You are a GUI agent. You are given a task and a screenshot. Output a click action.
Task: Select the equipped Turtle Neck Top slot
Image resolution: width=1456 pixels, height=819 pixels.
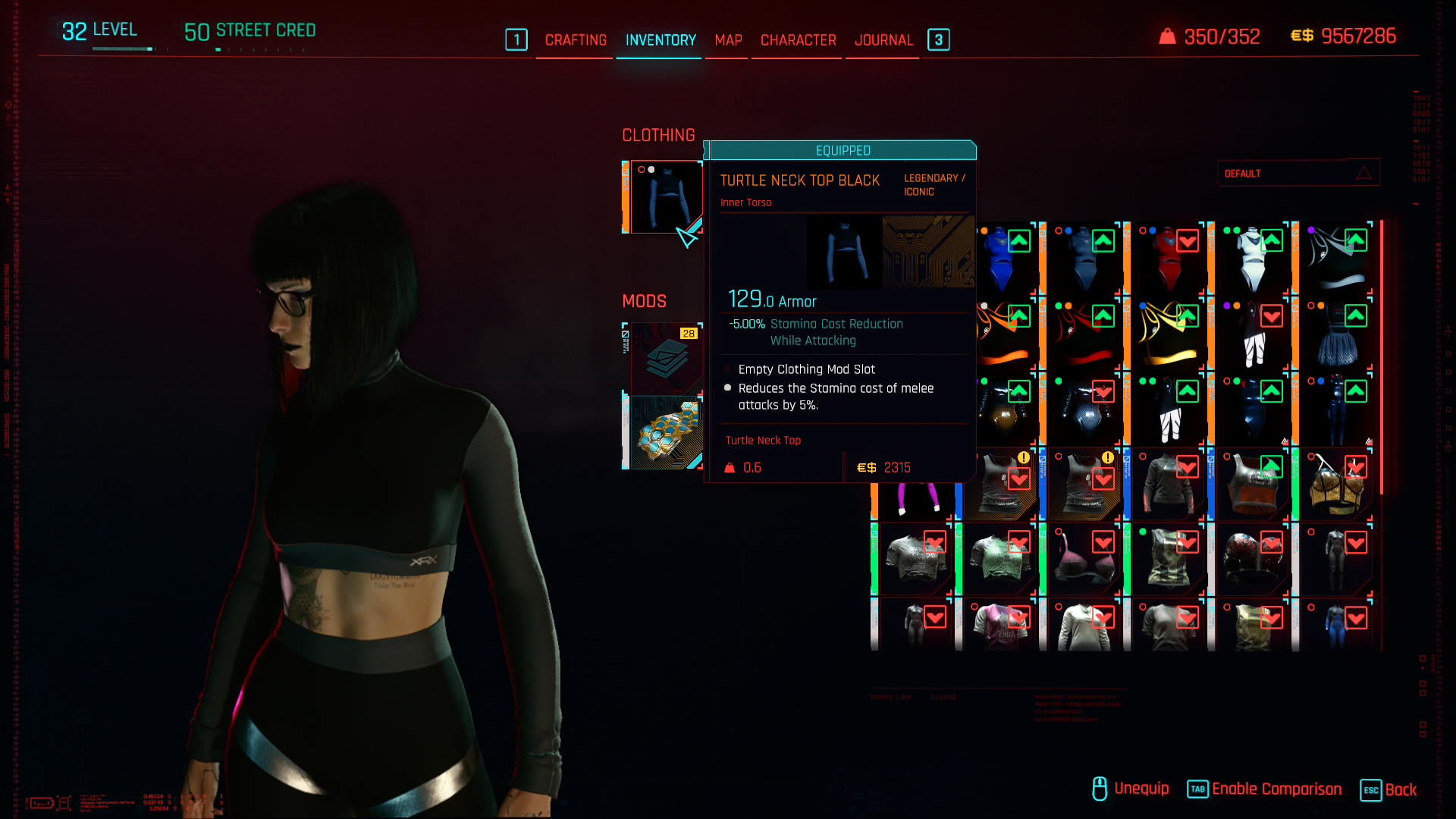[665, 196]
